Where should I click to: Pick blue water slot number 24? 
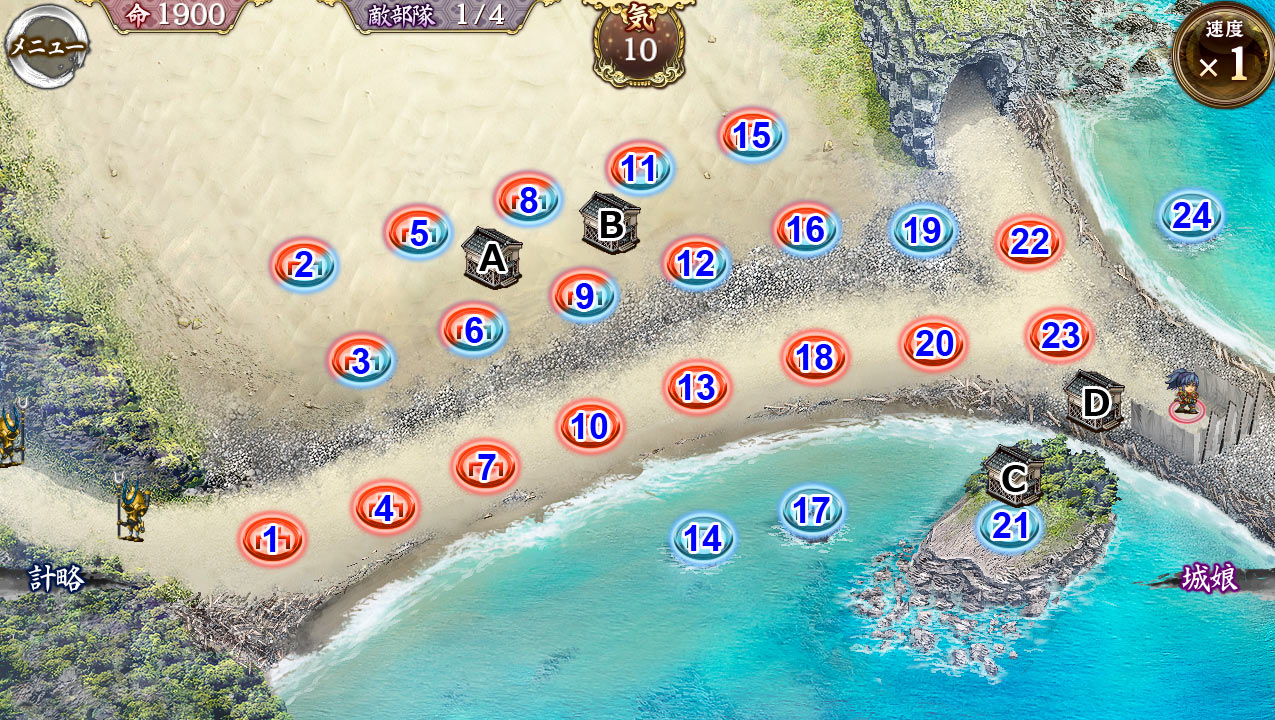coord(1192,216)
